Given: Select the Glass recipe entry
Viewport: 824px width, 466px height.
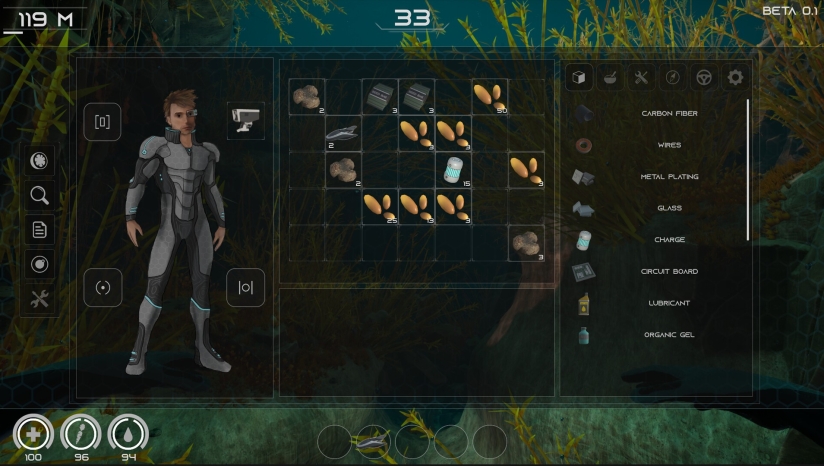Looking at the screenshot, I should click(x=669, y=208).
